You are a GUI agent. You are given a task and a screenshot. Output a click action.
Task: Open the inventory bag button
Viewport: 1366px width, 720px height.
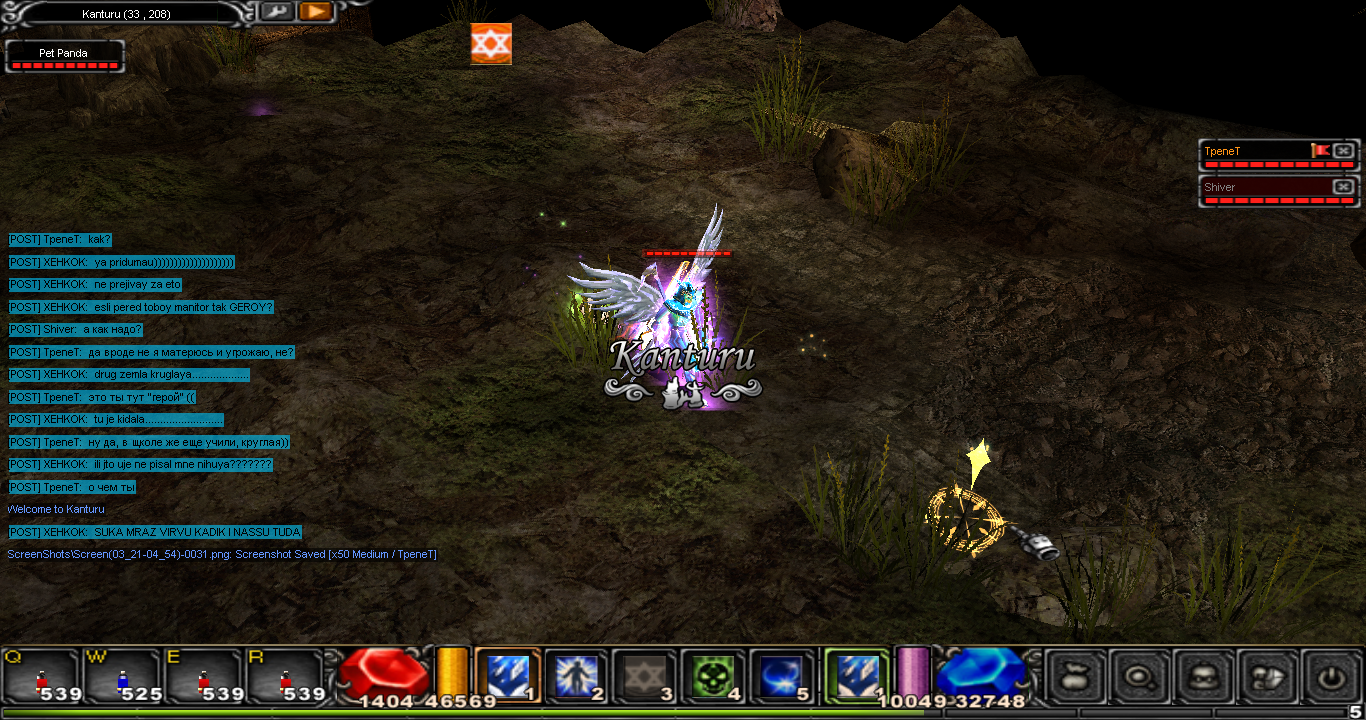coord(1077,677)
